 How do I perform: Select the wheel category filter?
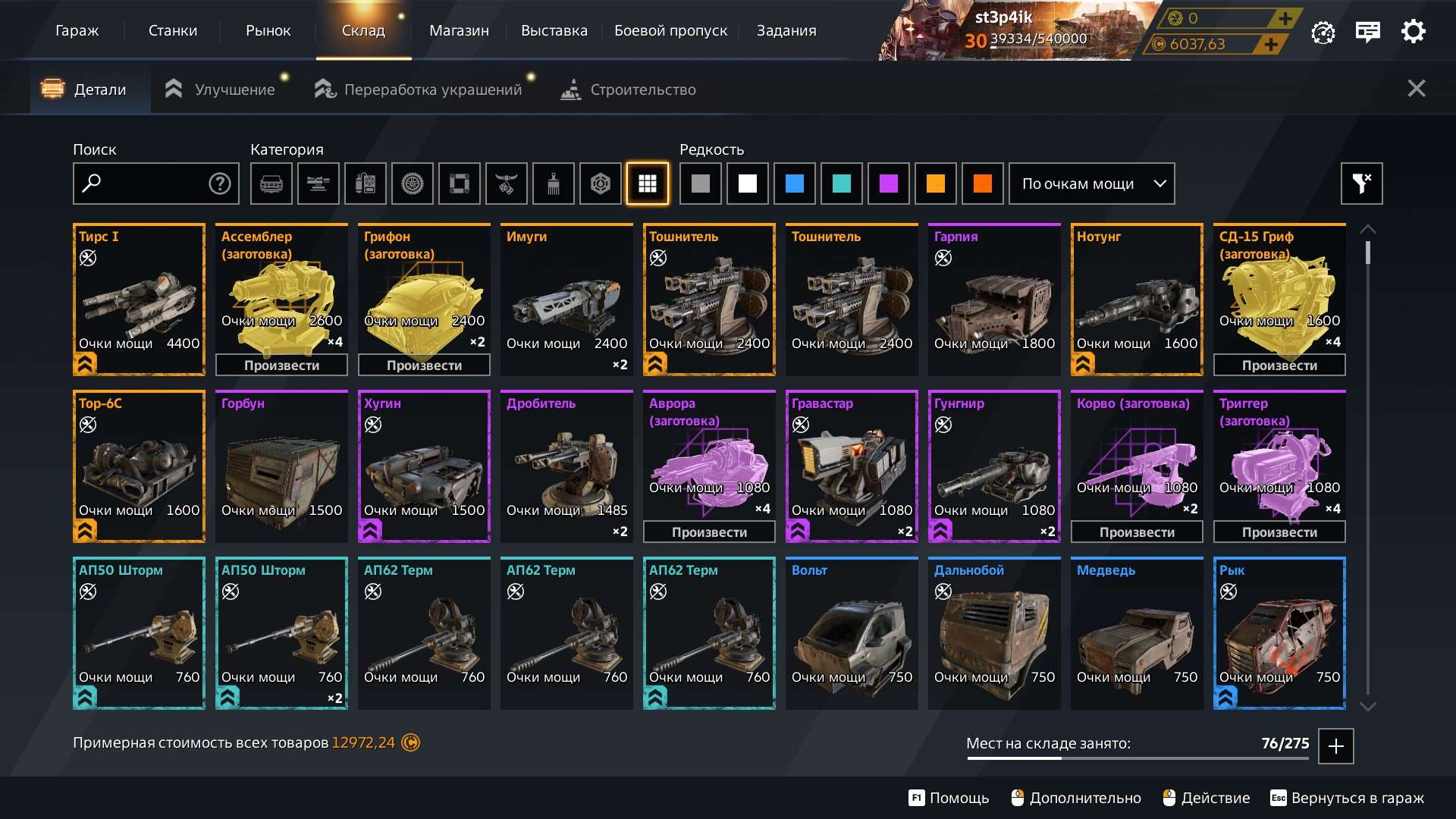coord(412,184)
